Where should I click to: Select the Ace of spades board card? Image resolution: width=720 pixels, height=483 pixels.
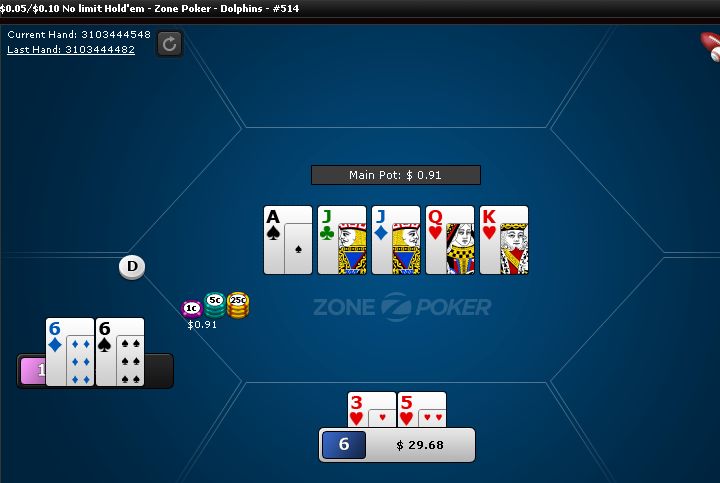[x=288, y=240]
